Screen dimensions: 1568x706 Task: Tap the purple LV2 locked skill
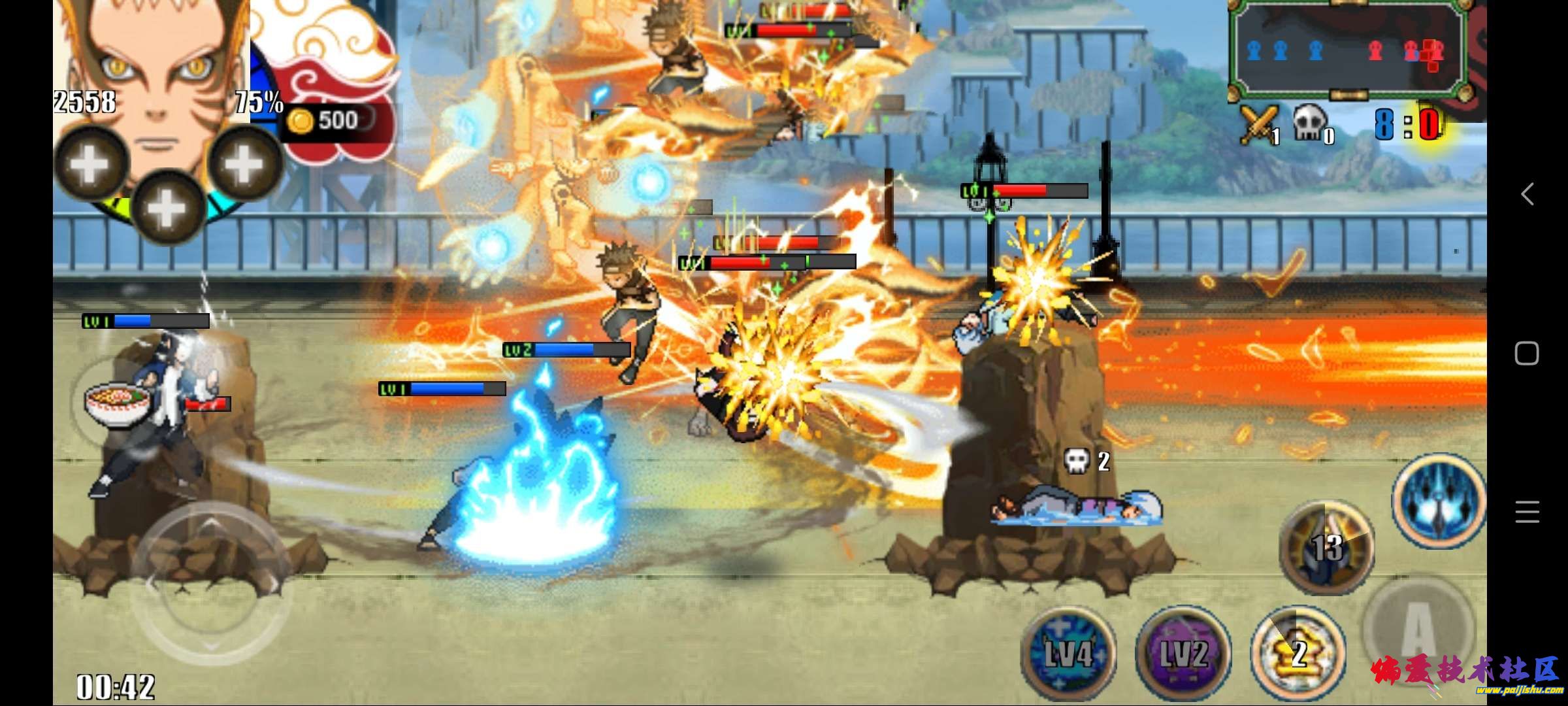pos(1183,652)
